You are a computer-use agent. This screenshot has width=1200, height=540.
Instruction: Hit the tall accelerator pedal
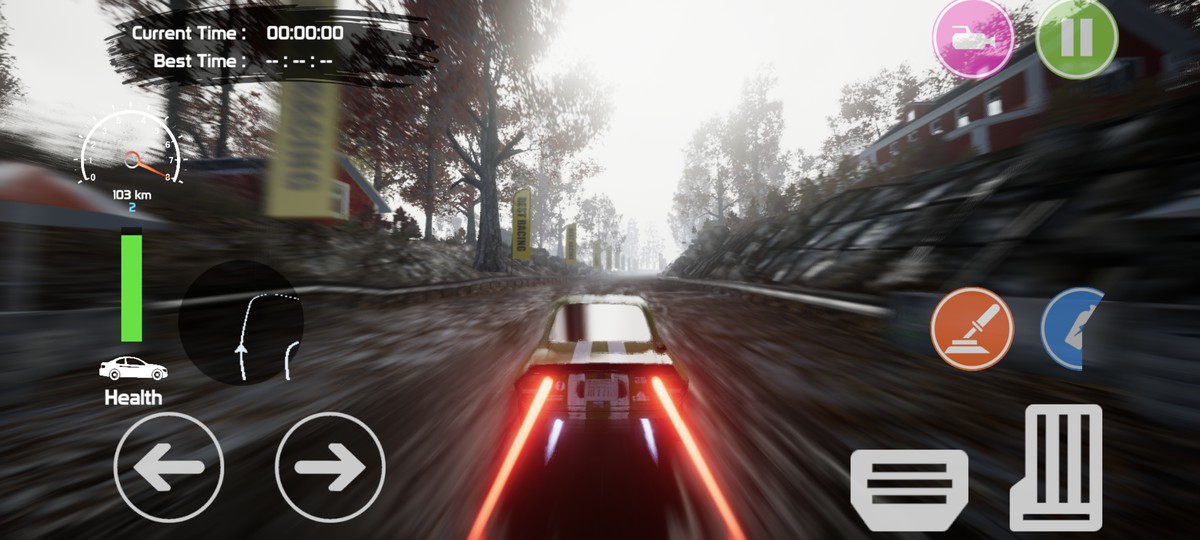(x=1055, y=466)
